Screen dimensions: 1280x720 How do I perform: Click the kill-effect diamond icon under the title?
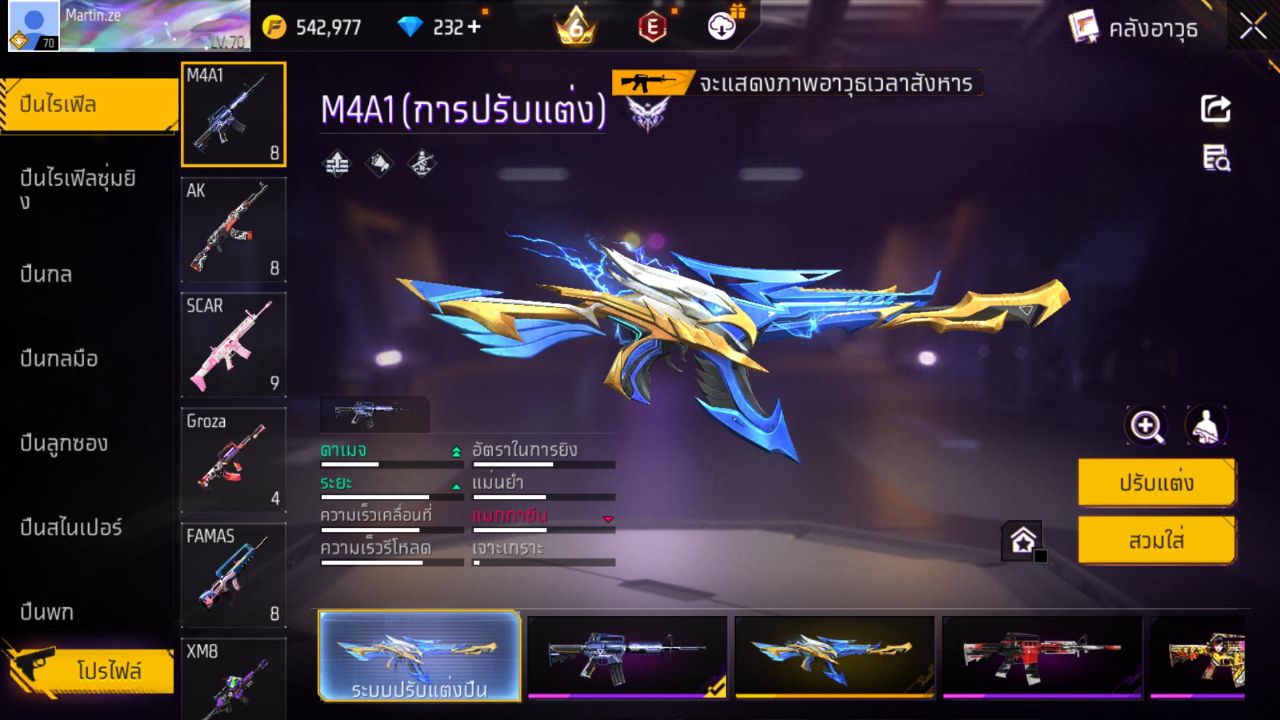pyautogui.click(x=379, y=163)
